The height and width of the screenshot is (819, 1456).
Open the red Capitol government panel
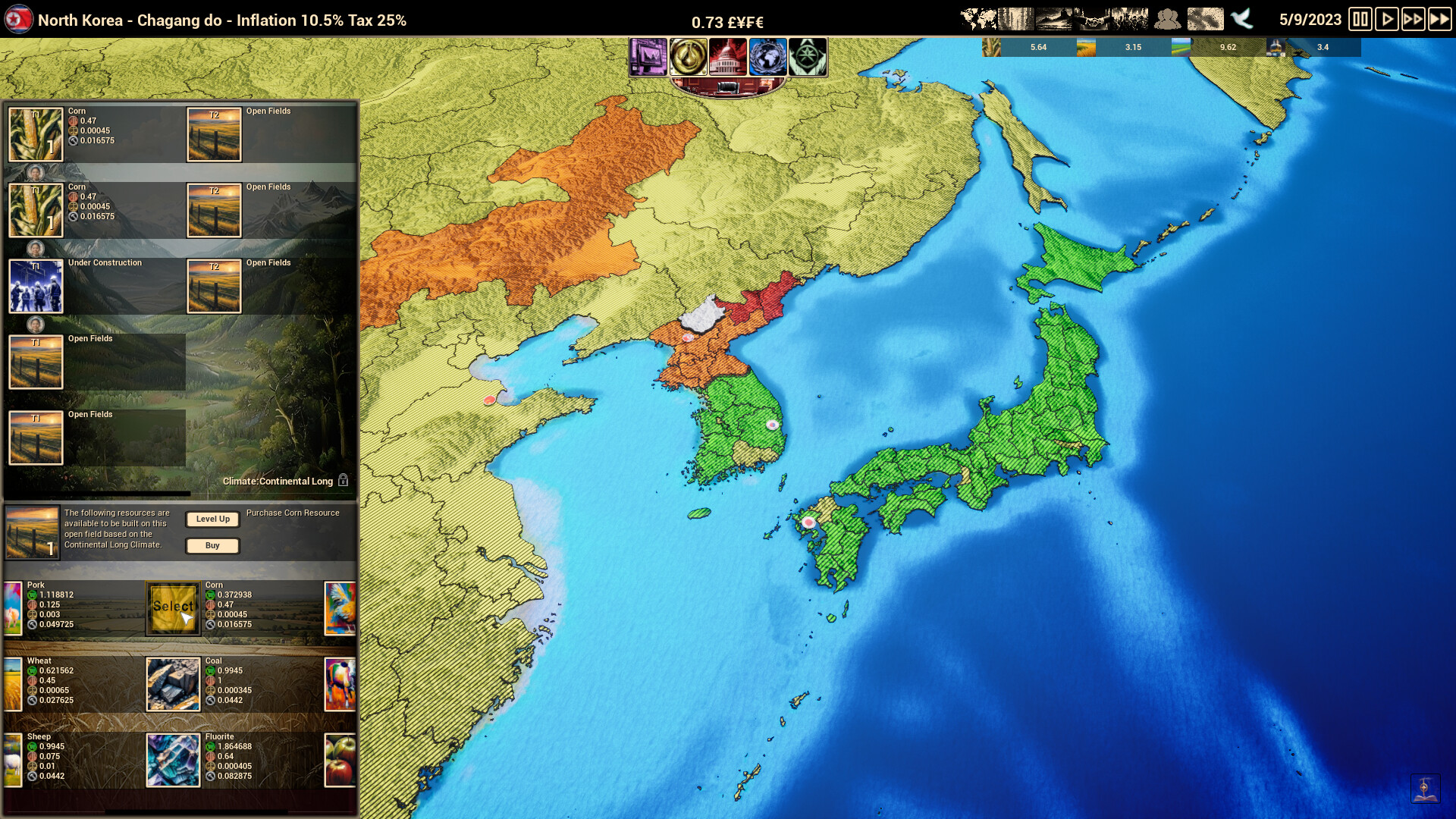[726, 57]
